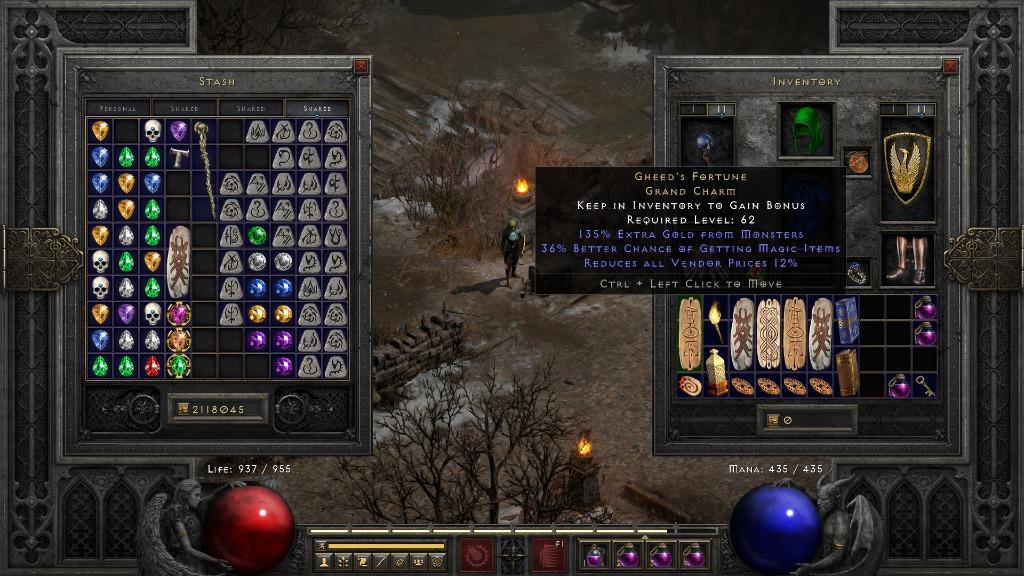Select the equipped boots slot

pos(907,259)
